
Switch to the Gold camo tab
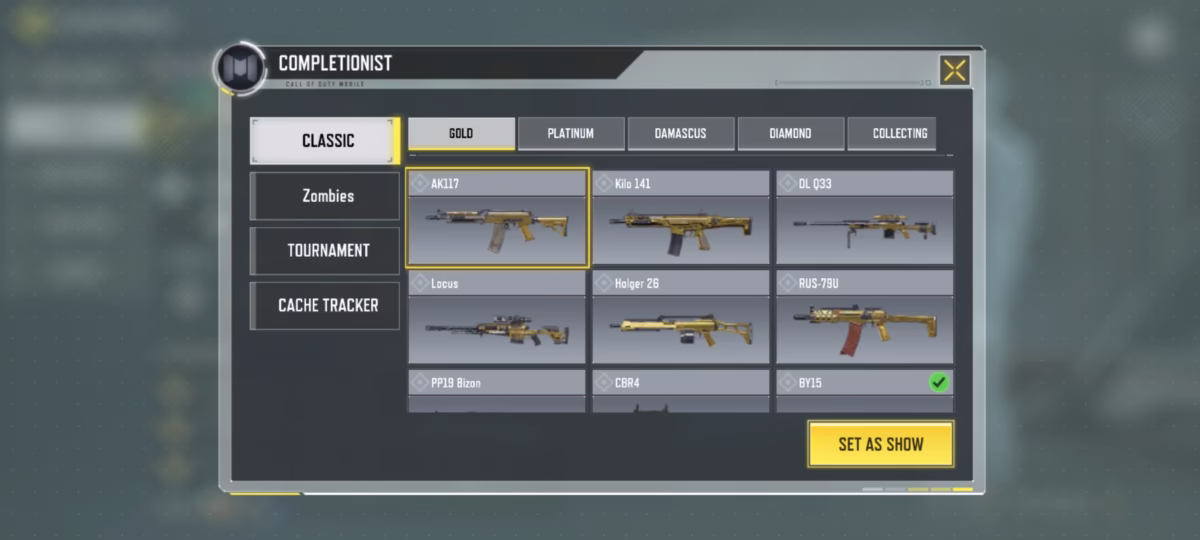[x=461, y=134]
